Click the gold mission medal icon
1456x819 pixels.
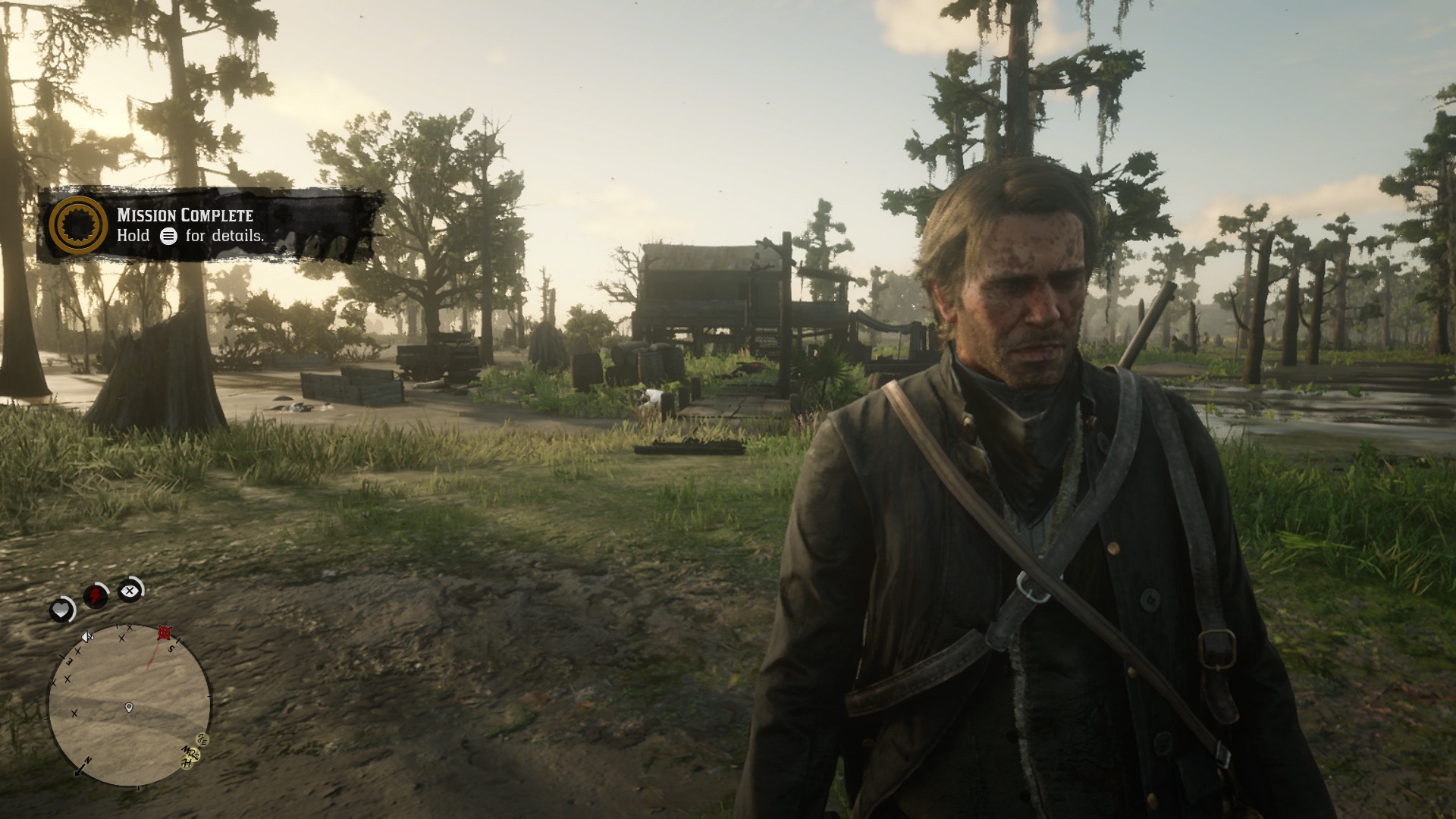pos(77,225)
